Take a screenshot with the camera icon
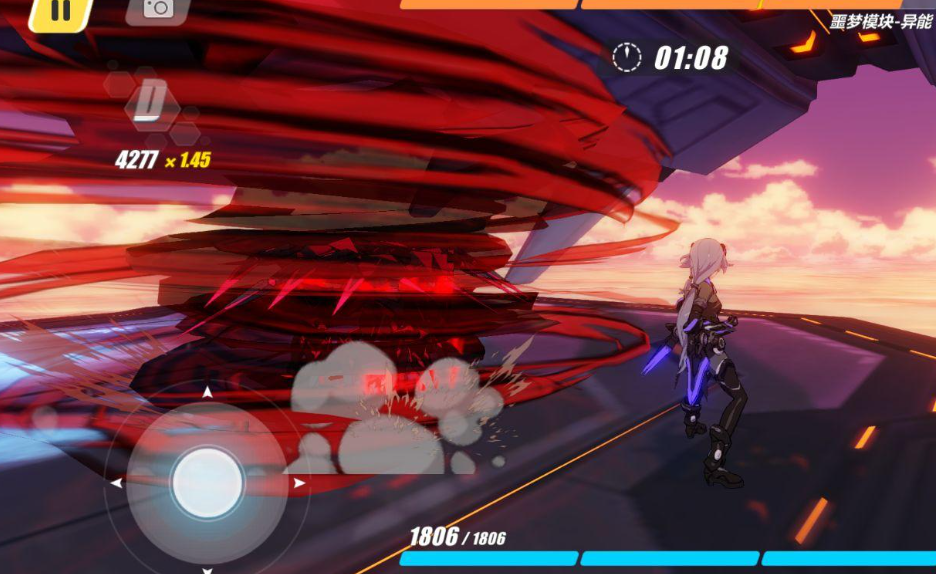This screenshot has width=936, height=574. (158, 9)
